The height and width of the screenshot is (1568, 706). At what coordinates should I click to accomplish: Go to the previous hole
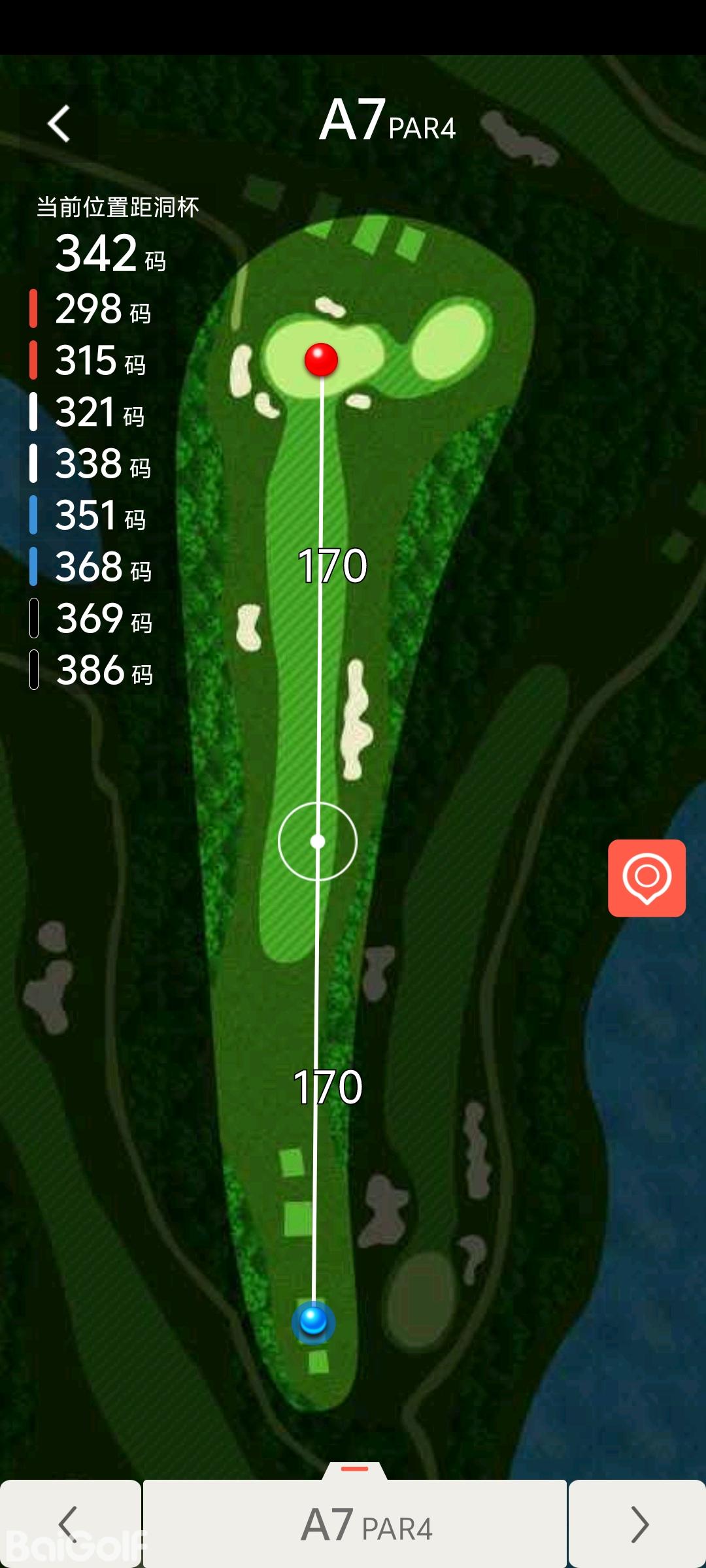(69, 1524)
